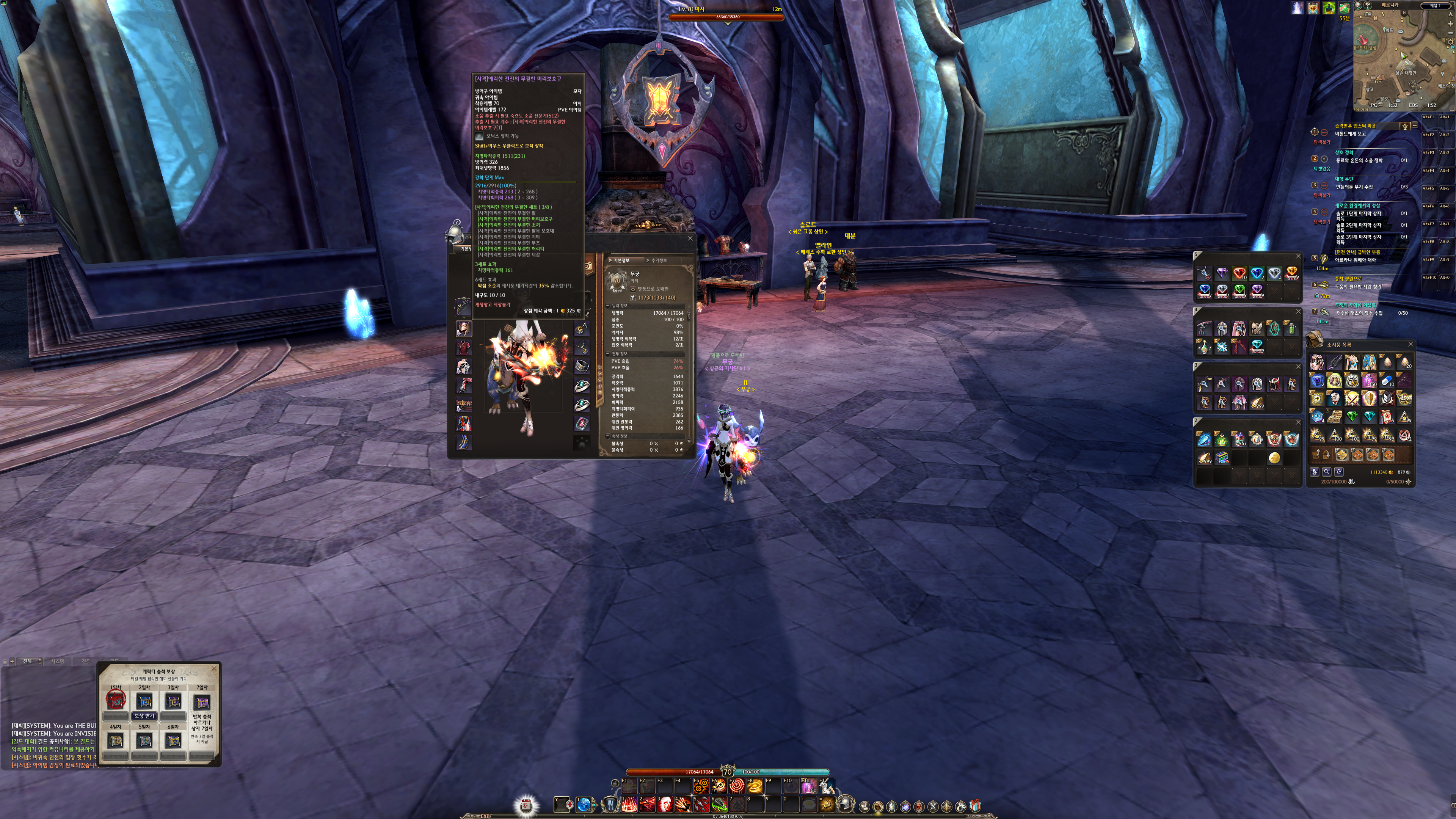
Task: Select the equipped helmet slot
Action: [463, 328]
